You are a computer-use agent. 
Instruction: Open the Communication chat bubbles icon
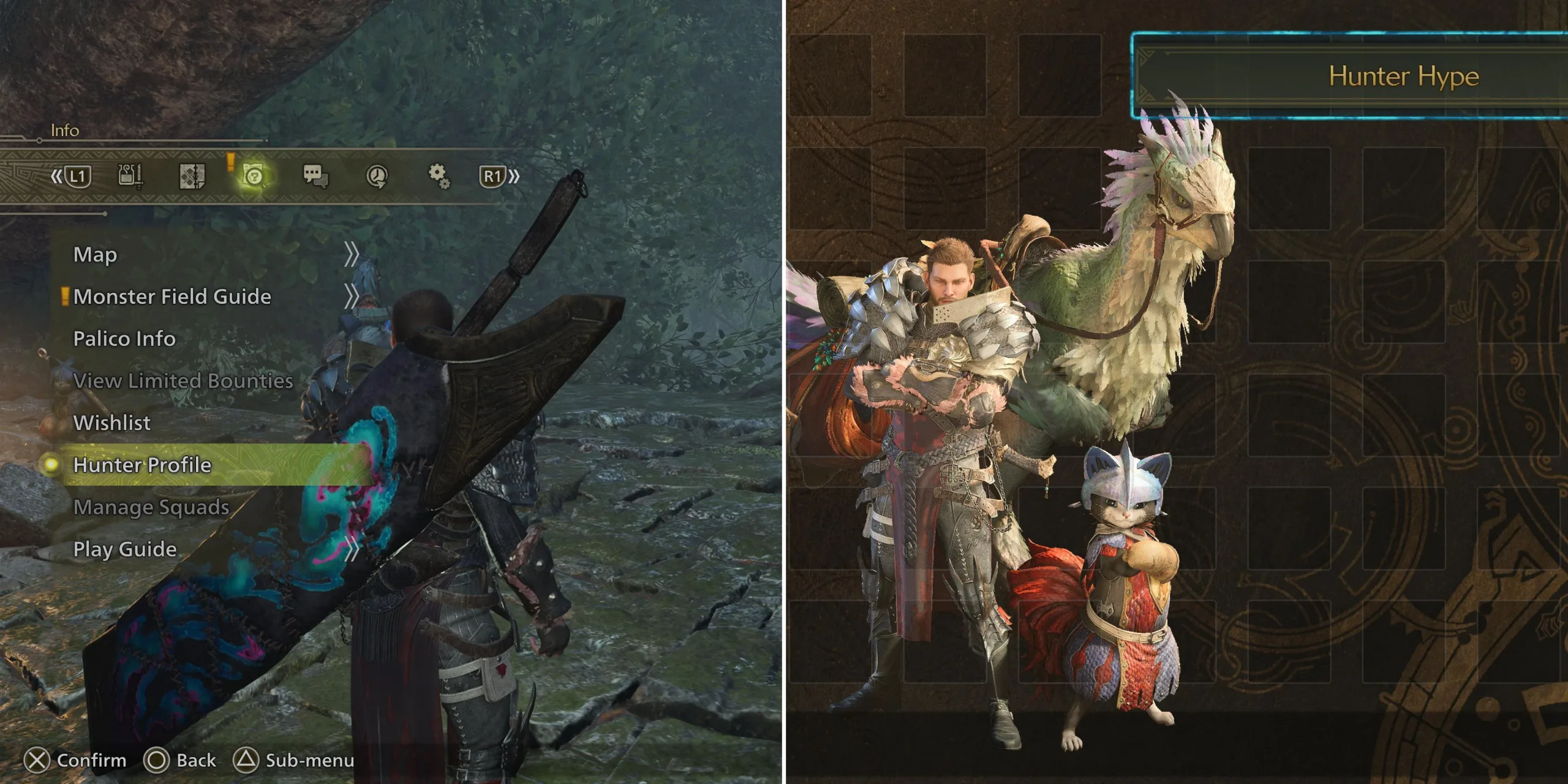click(x=314, y=176)
